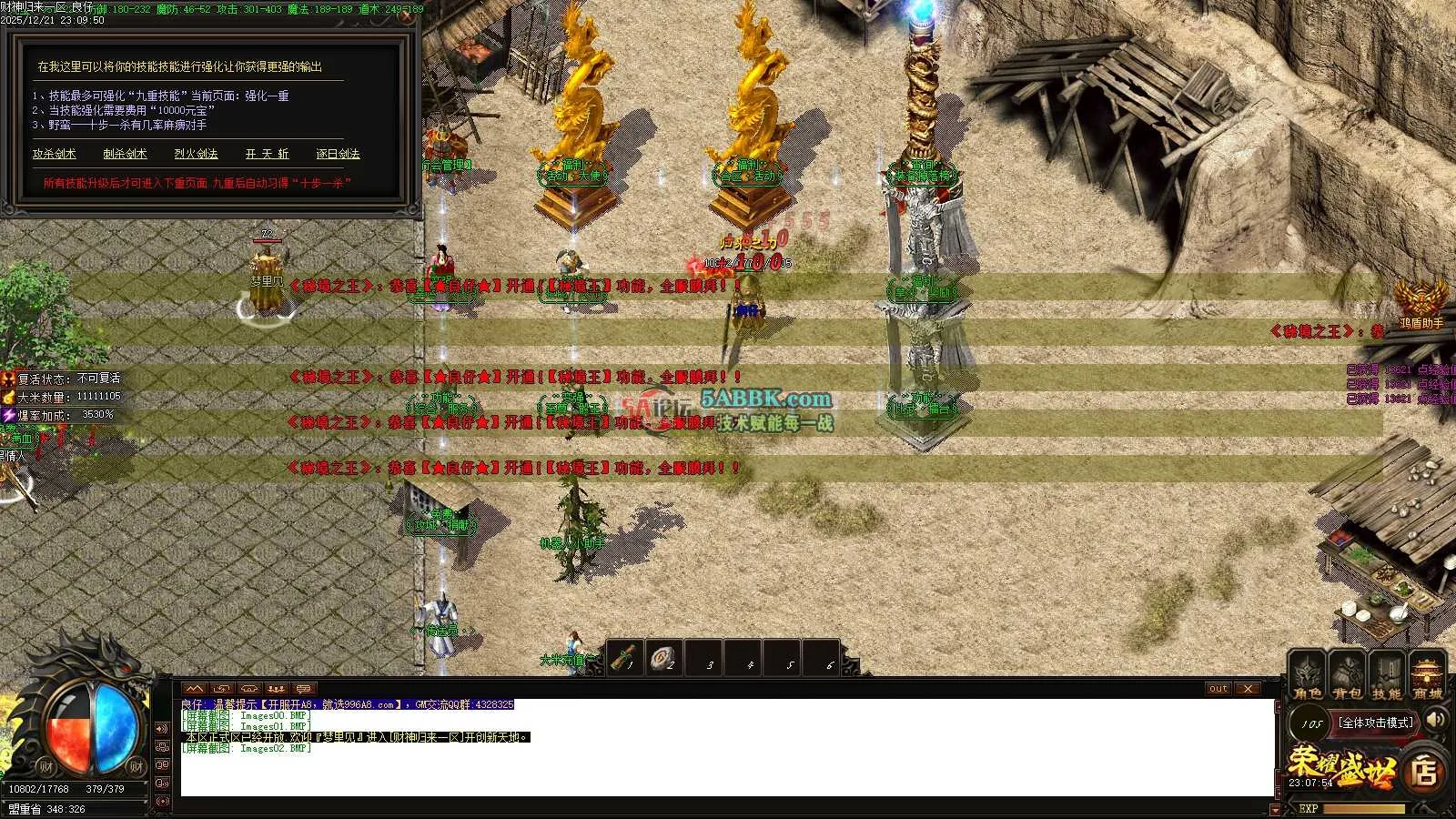The image size is (1456, 819).
Task: Change the 全体攻击模式 attack mode
Action: tap(1377, 723)
